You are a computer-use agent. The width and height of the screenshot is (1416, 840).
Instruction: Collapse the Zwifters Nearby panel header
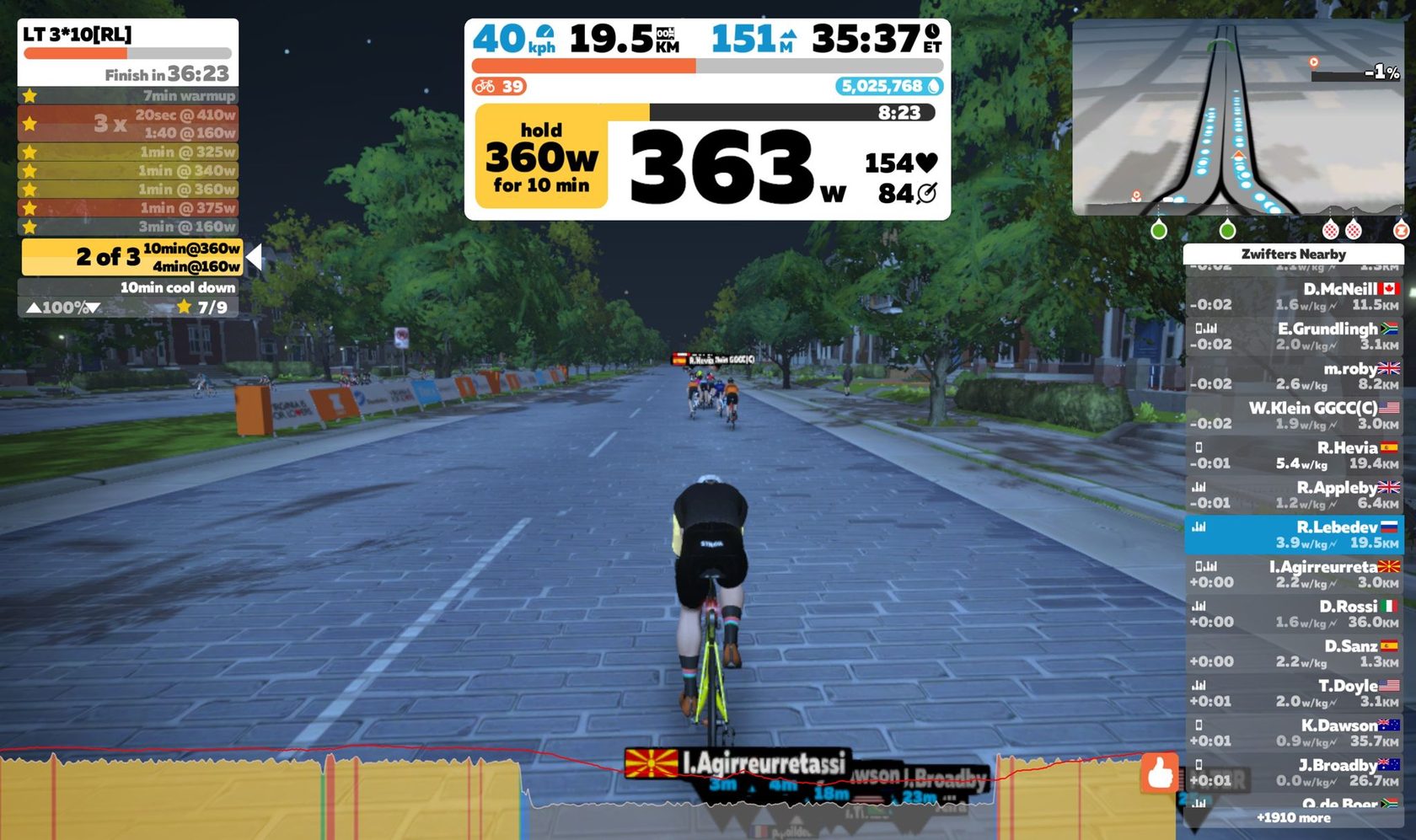(x=1292, y=254)
